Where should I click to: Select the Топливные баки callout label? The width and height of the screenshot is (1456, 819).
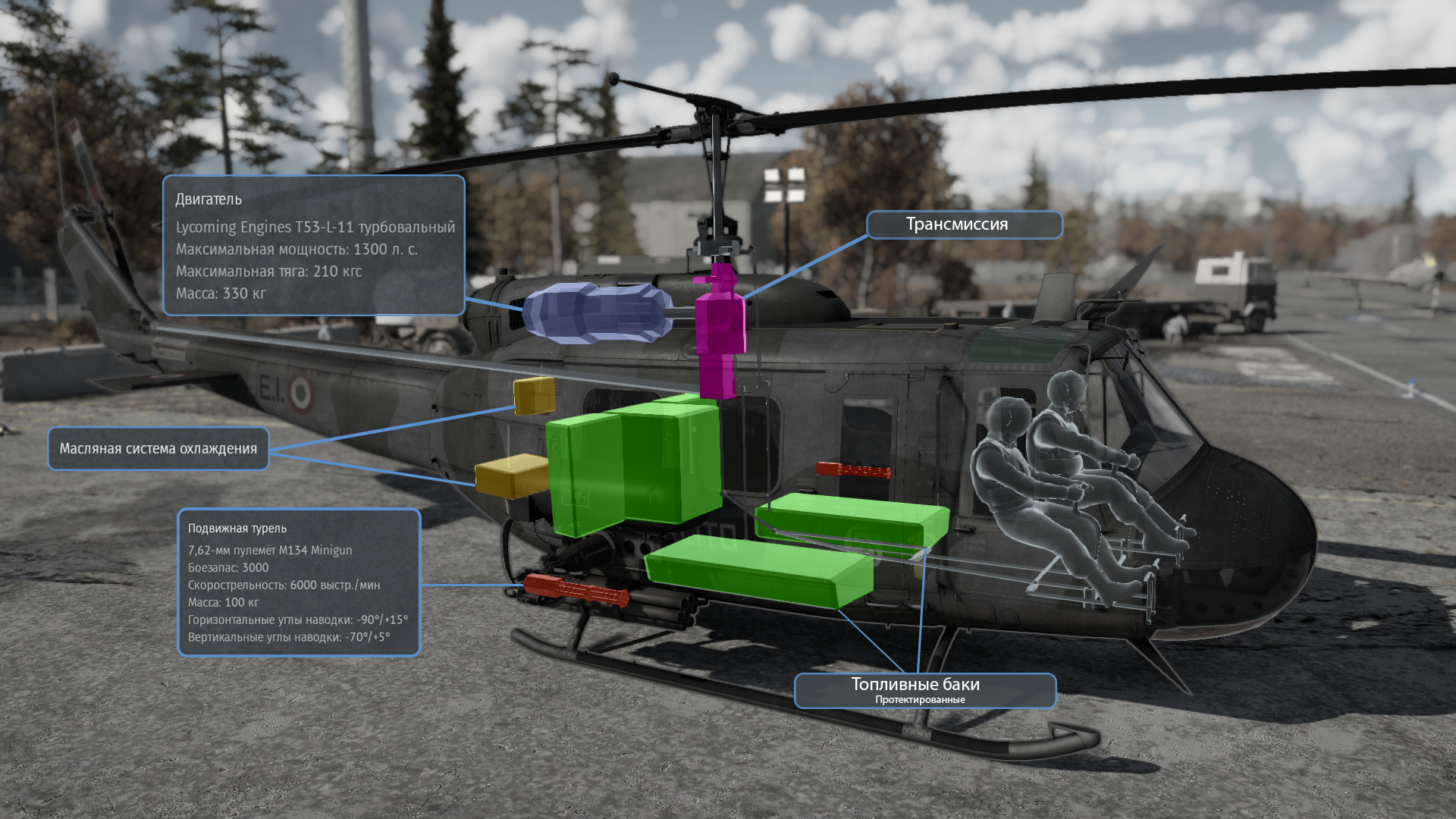tap(924, 690)
